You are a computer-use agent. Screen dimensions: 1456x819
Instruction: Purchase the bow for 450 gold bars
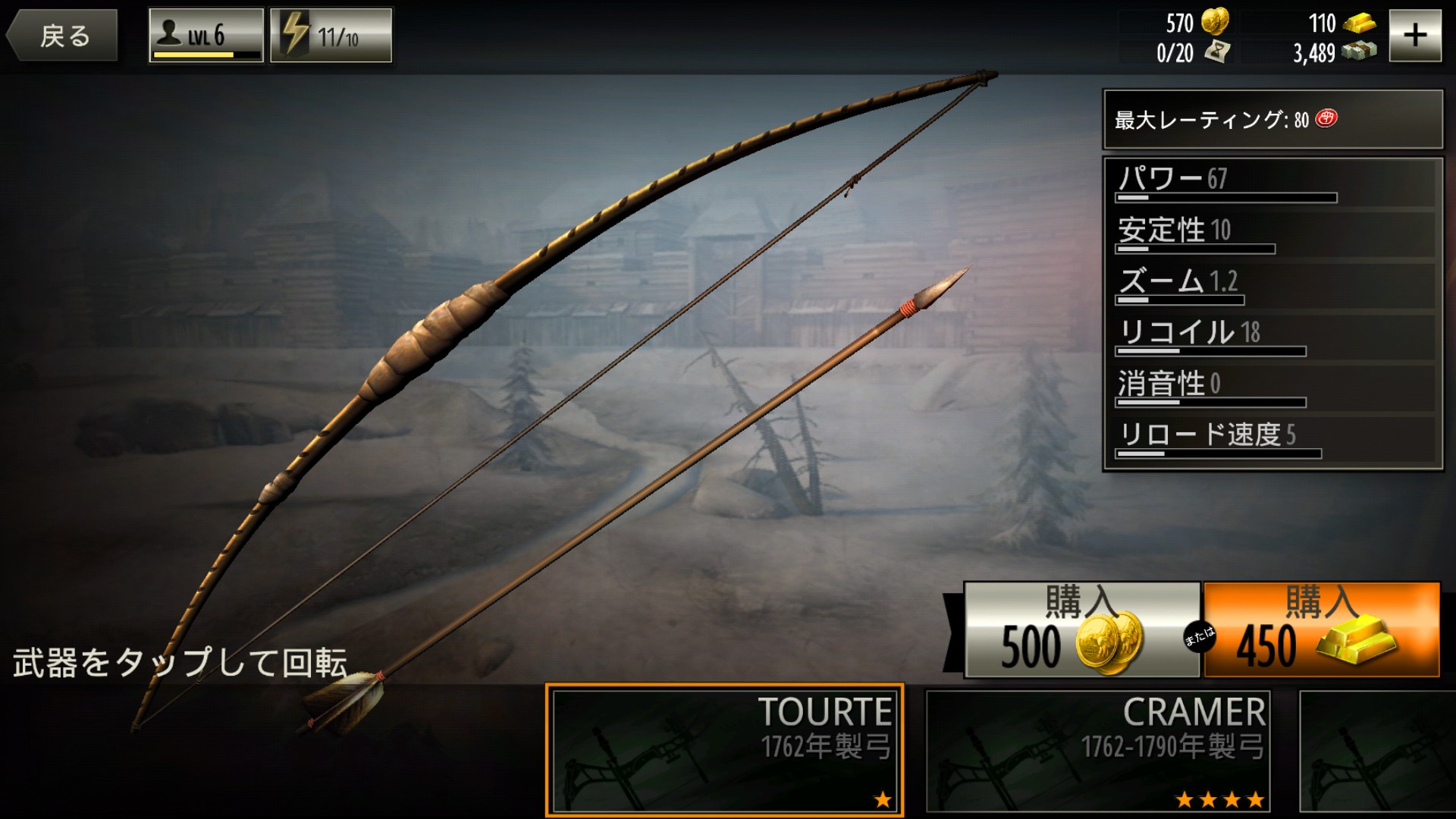point(1321,629)
